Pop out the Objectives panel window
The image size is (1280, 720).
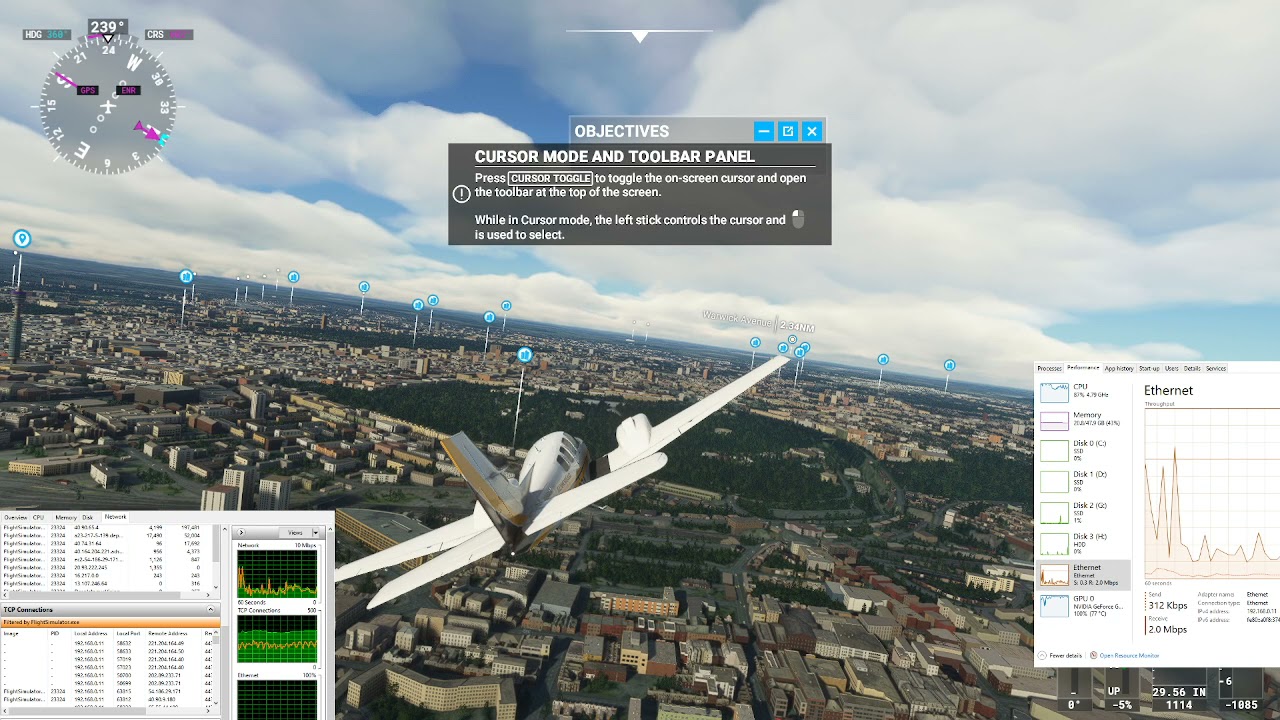pos(788,131)
